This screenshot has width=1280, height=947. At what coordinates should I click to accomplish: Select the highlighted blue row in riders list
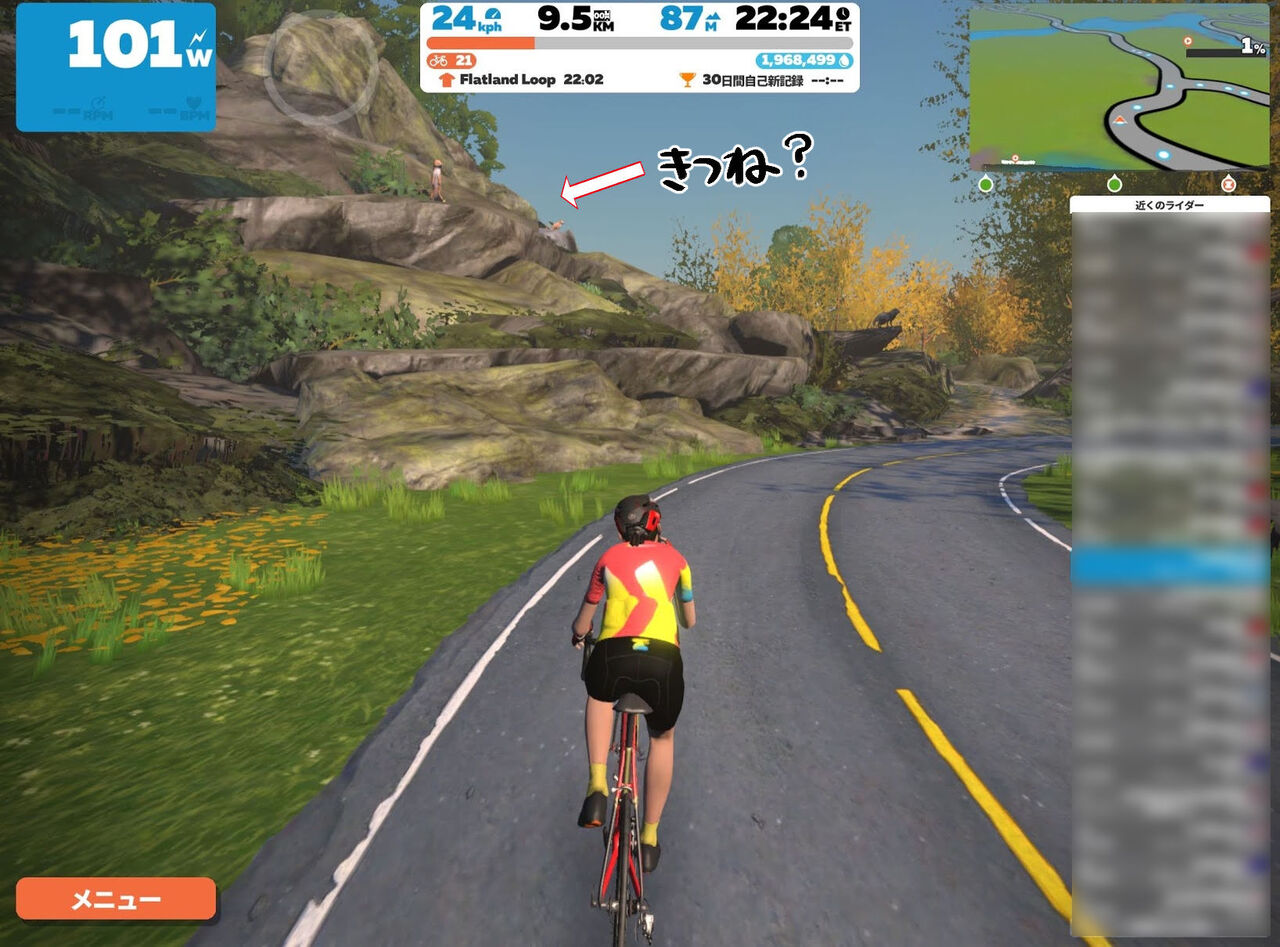1169,566
